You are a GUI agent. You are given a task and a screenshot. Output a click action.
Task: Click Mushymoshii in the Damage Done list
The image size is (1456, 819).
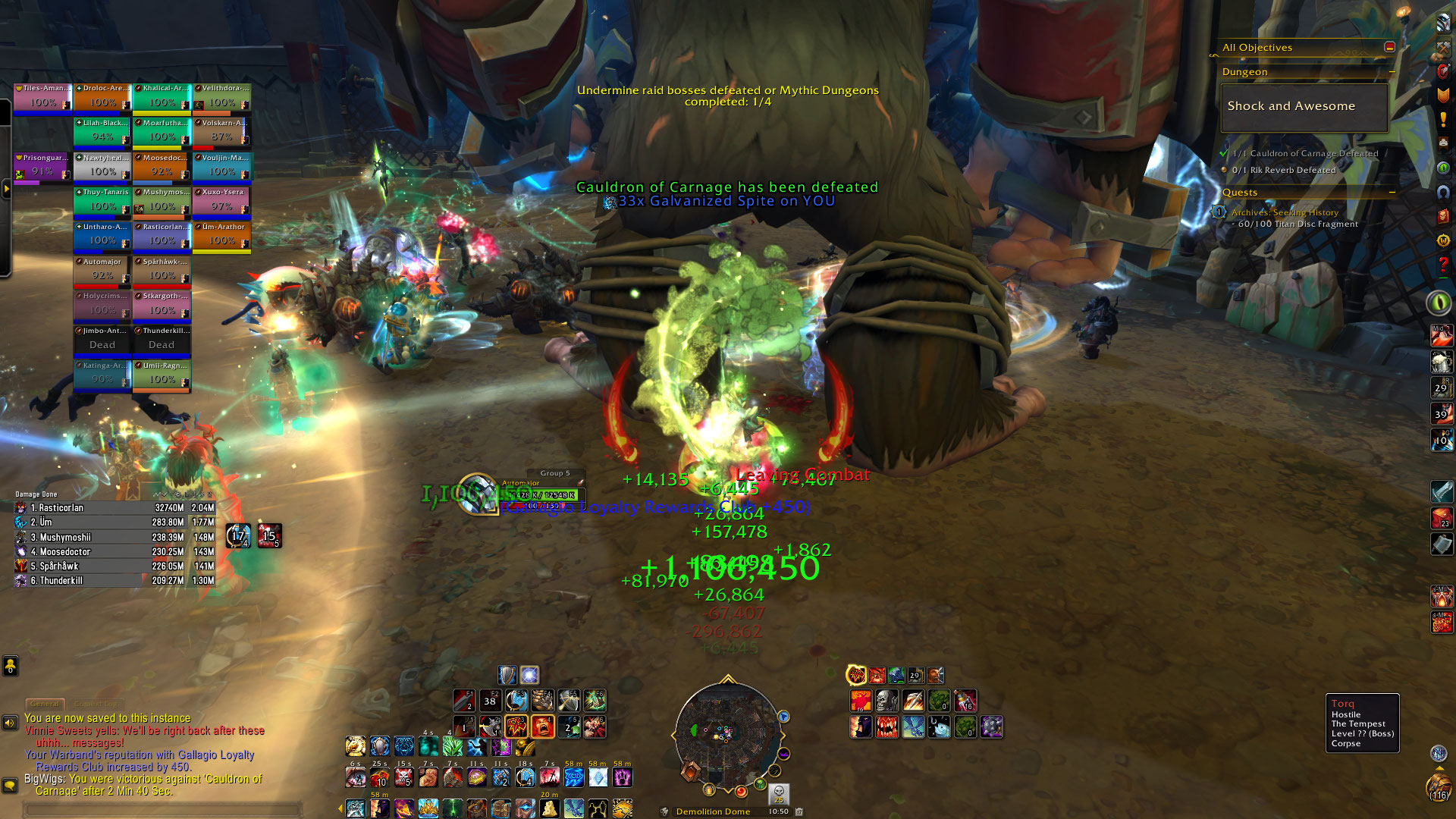(x=114, y=537)
